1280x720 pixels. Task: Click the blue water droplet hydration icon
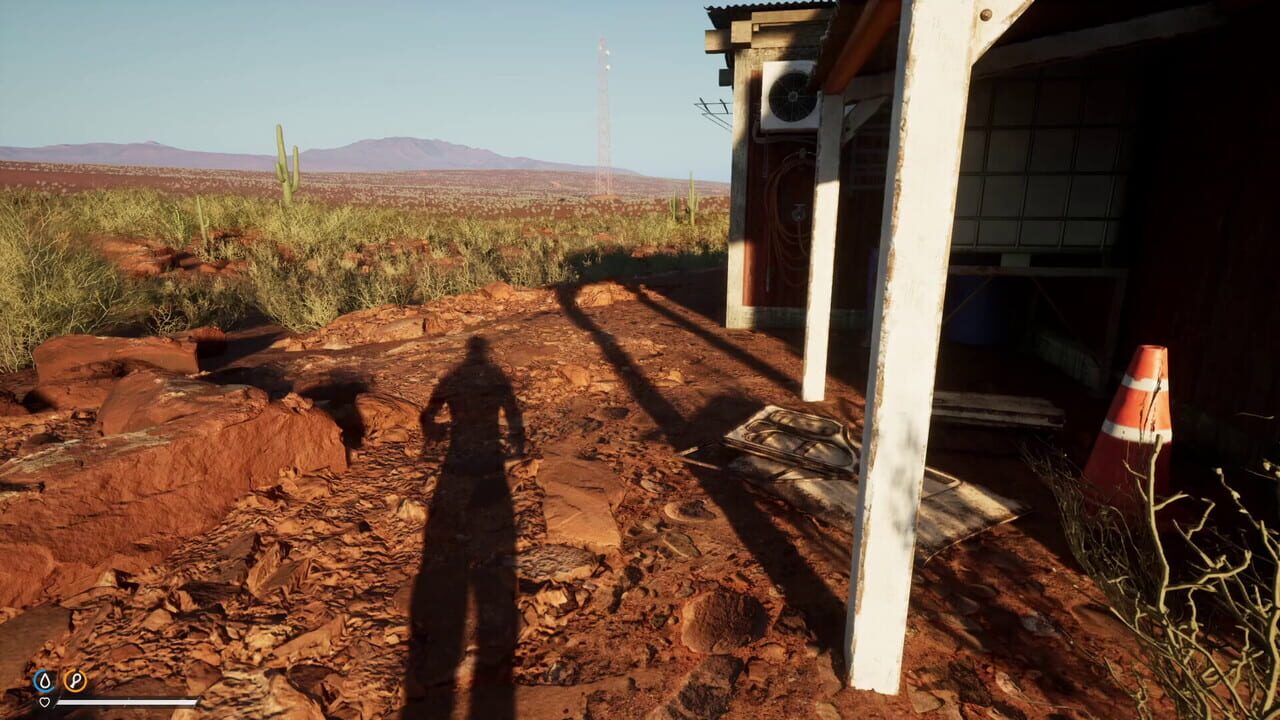pyautogui.click(x=42, y=679)
